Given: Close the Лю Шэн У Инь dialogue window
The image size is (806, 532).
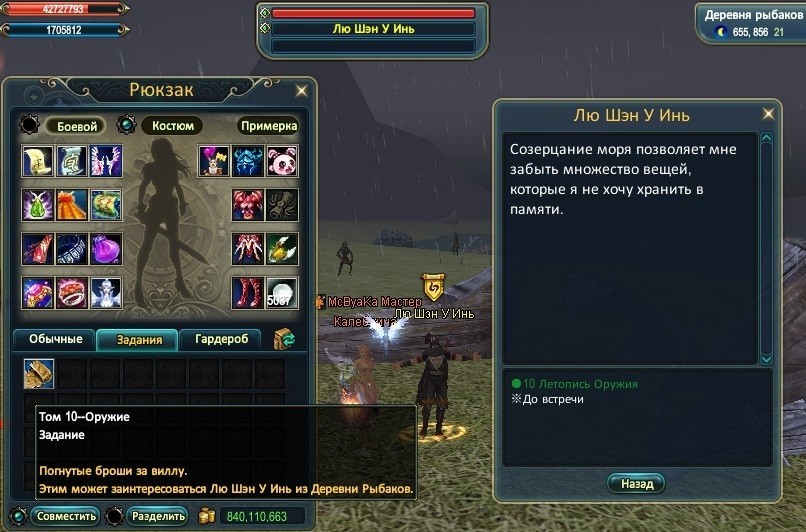Looking at the screenshot, I should coord(768,114).
